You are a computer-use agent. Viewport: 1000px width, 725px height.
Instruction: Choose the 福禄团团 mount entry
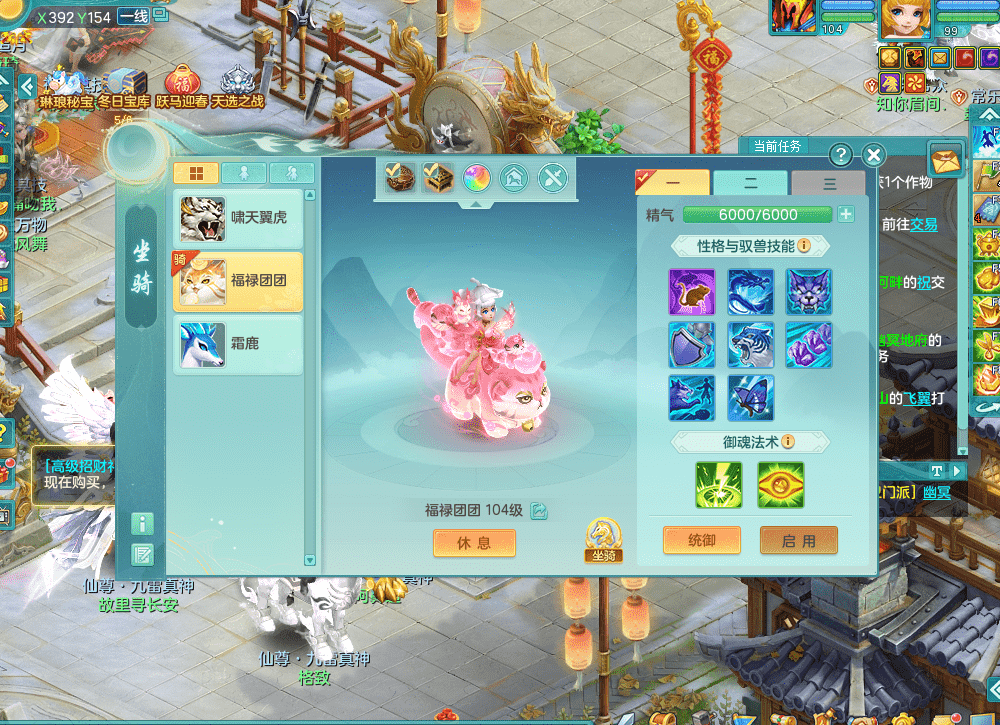click(238, 281)
